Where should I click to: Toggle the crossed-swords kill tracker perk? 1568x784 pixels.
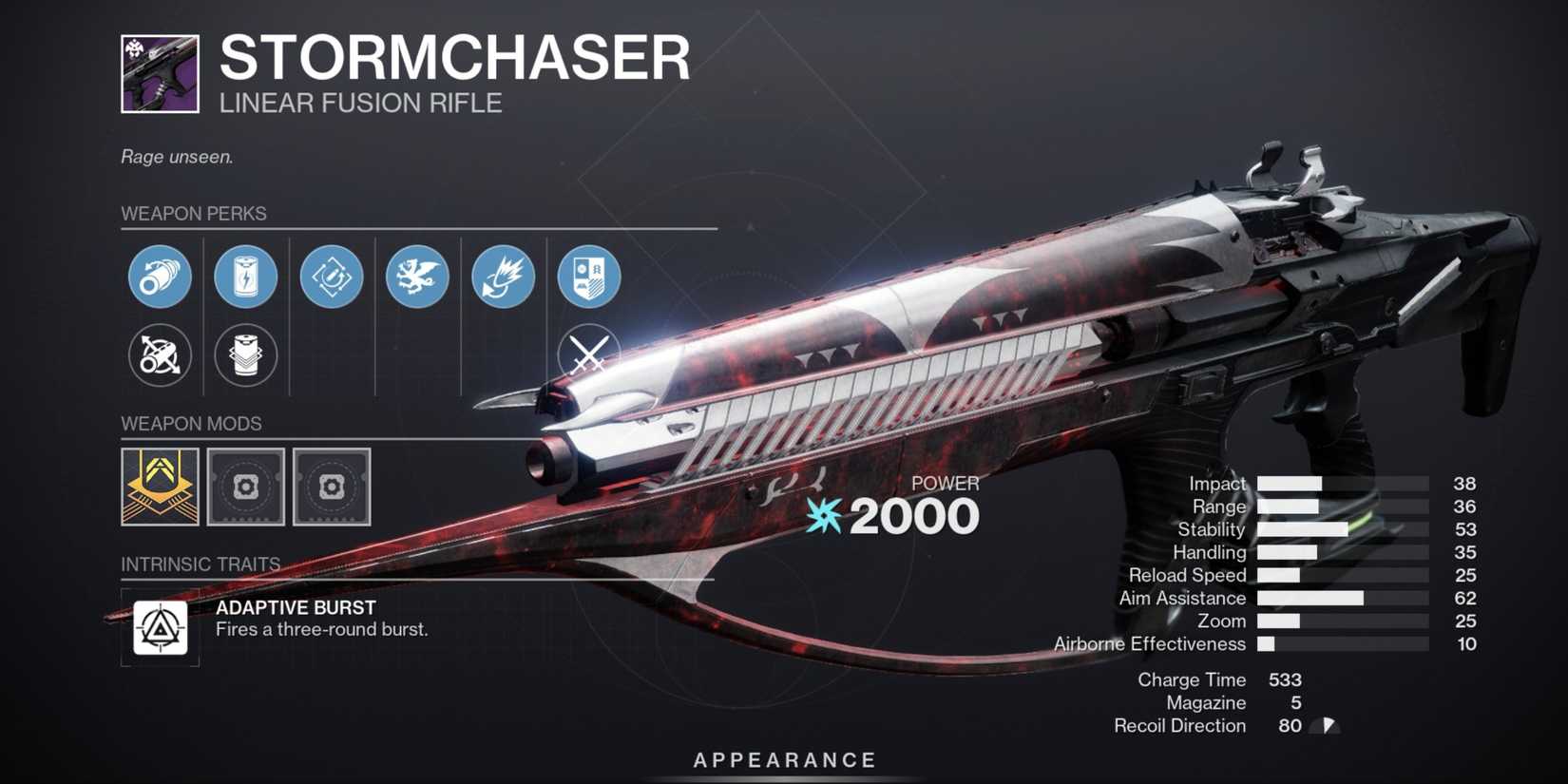[590, 354]
